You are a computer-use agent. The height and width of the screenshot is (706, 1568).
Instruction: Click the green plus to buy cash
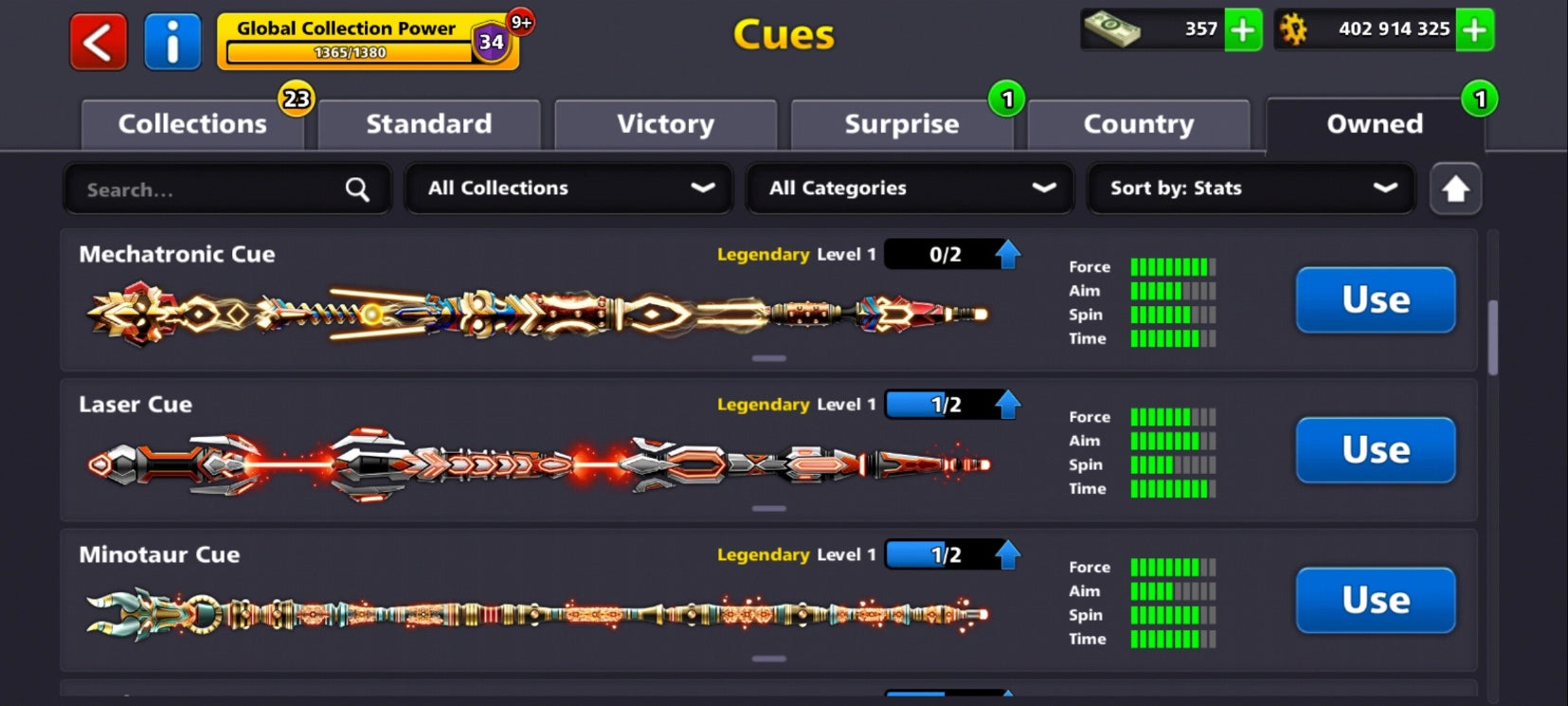click(1243, 29)
